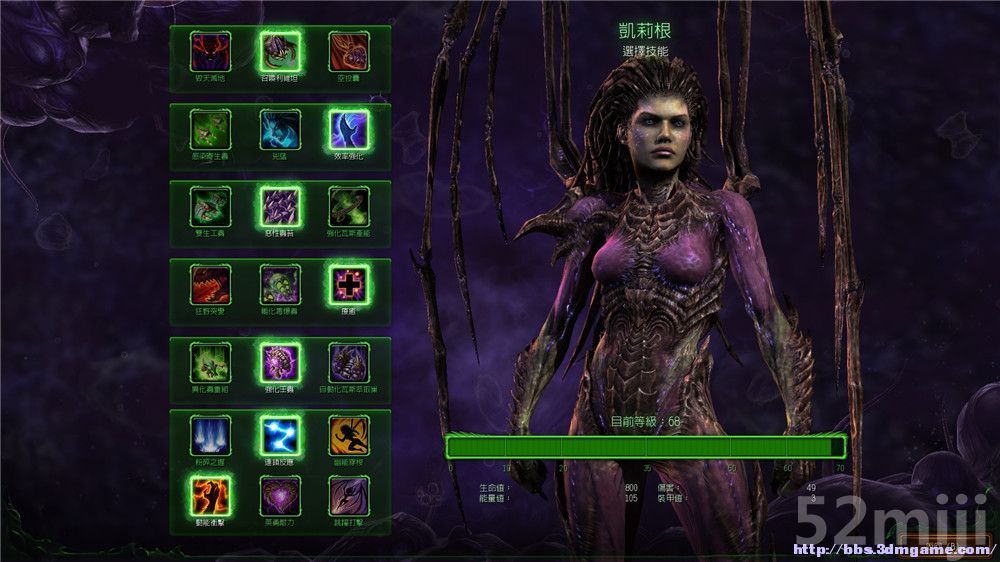Viewport: 1000px width, 562px height.
Task: Select the Apocalypse ability with the dark red icon
Action: point(210,50)
